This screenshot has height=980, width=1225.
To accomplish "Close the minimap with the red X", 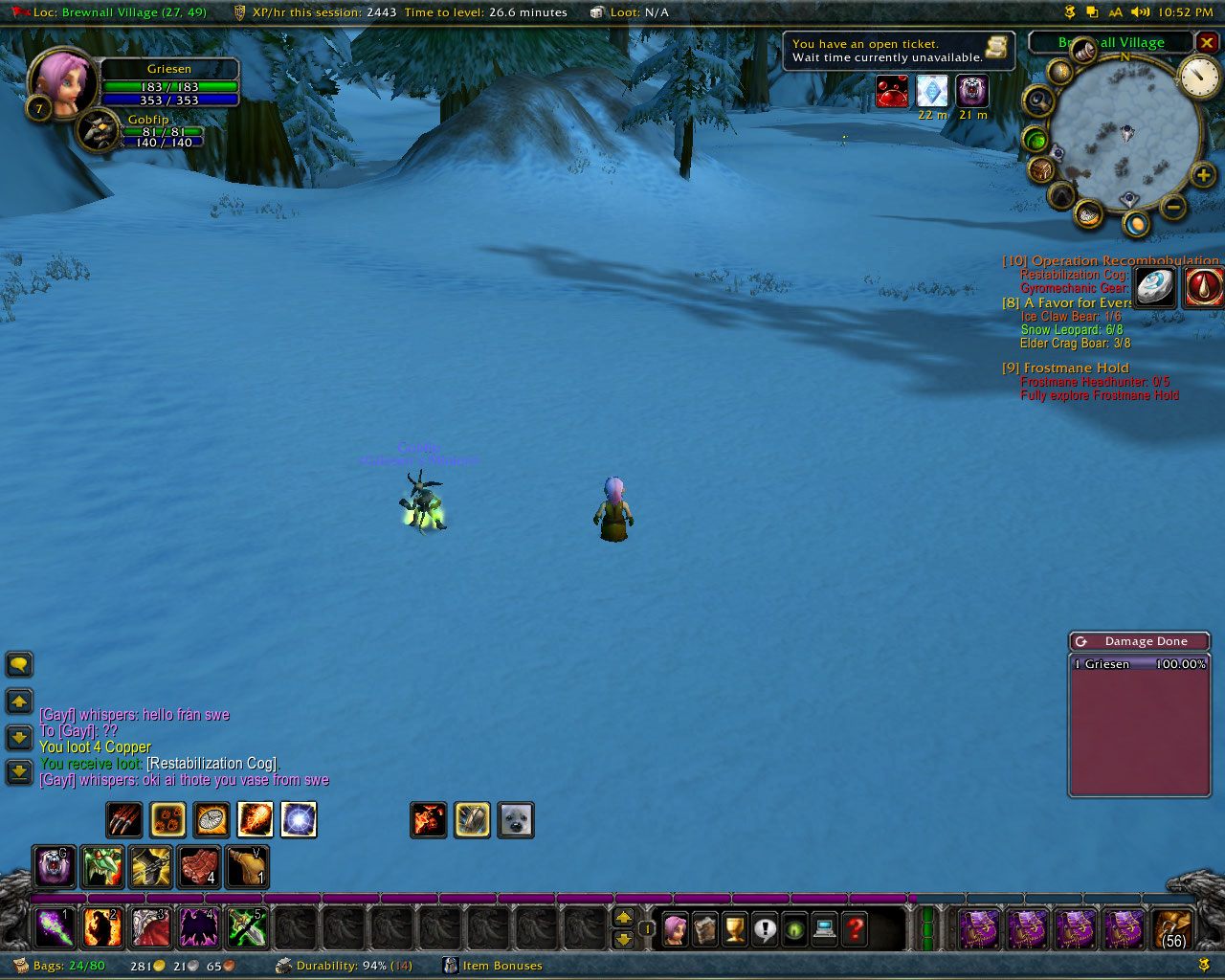I will pos(1207,43).
